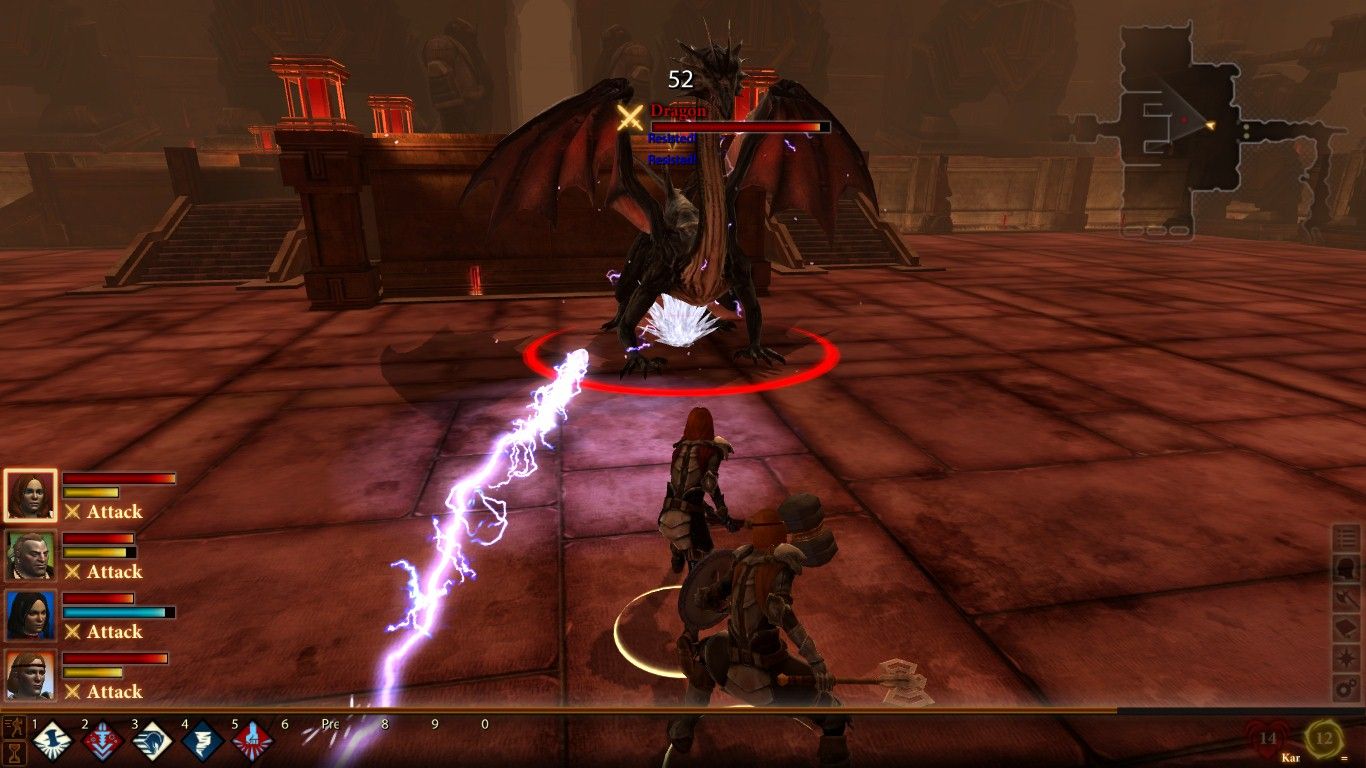This screenshot has width=1366, height=768.
Task: Cast the whirlwind tornado ability
Action: tap(202, 742)
